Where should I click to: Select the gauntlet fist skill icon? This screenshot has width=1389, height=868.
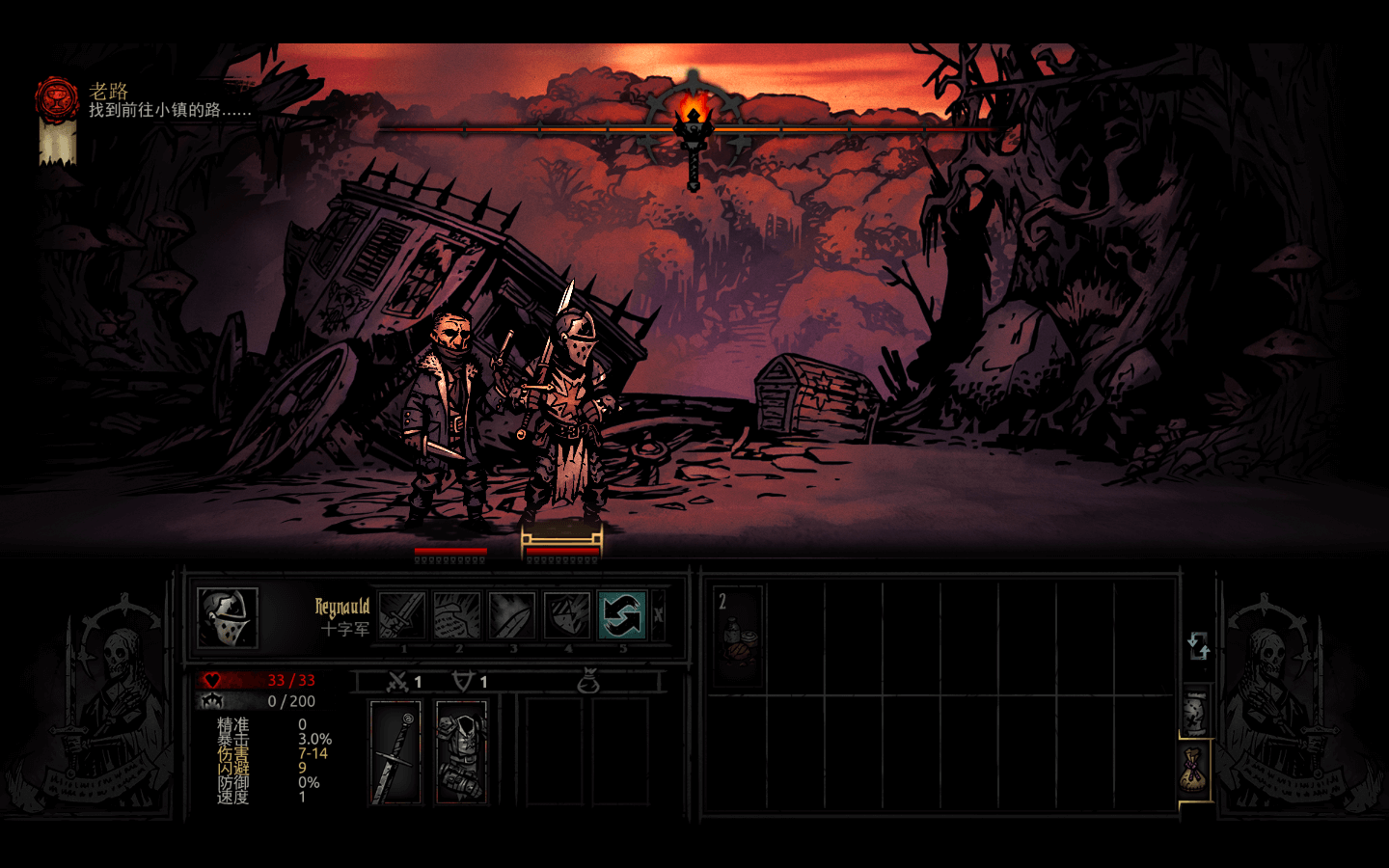pyautogui.click(x=456, y=615)
